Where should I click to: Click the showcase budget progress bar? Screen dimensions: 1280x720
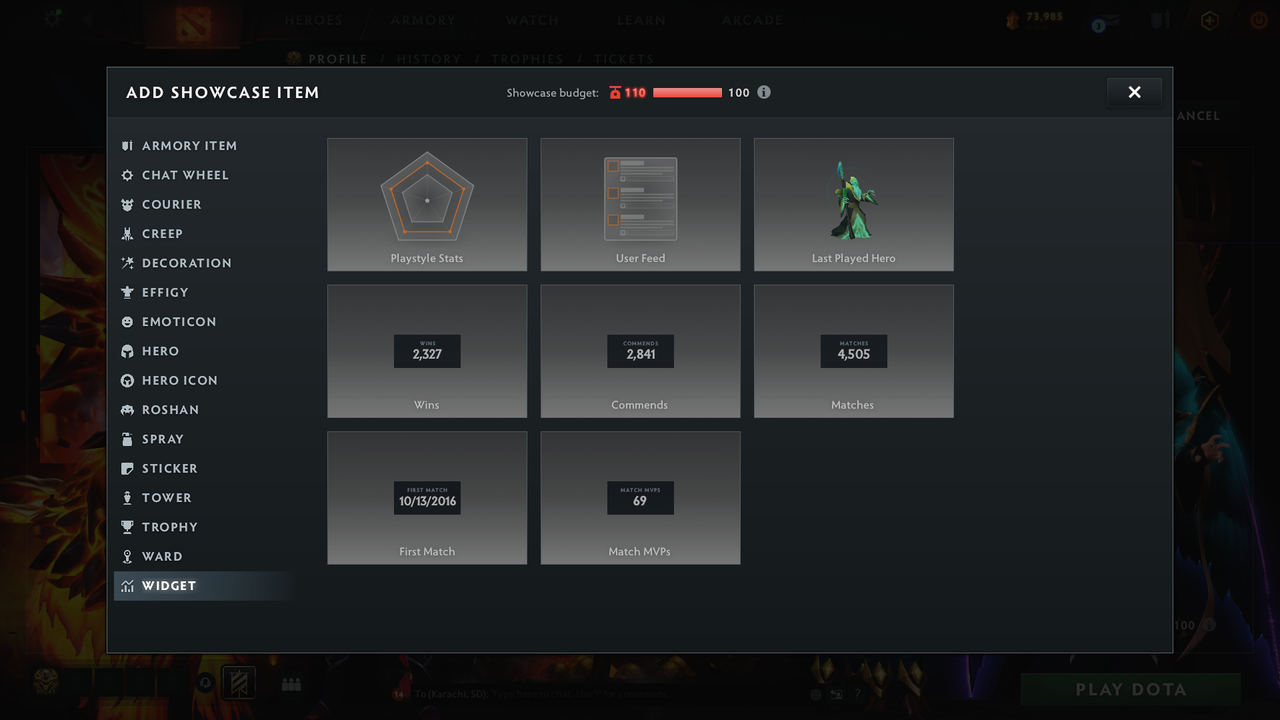(x=688, y=92)
